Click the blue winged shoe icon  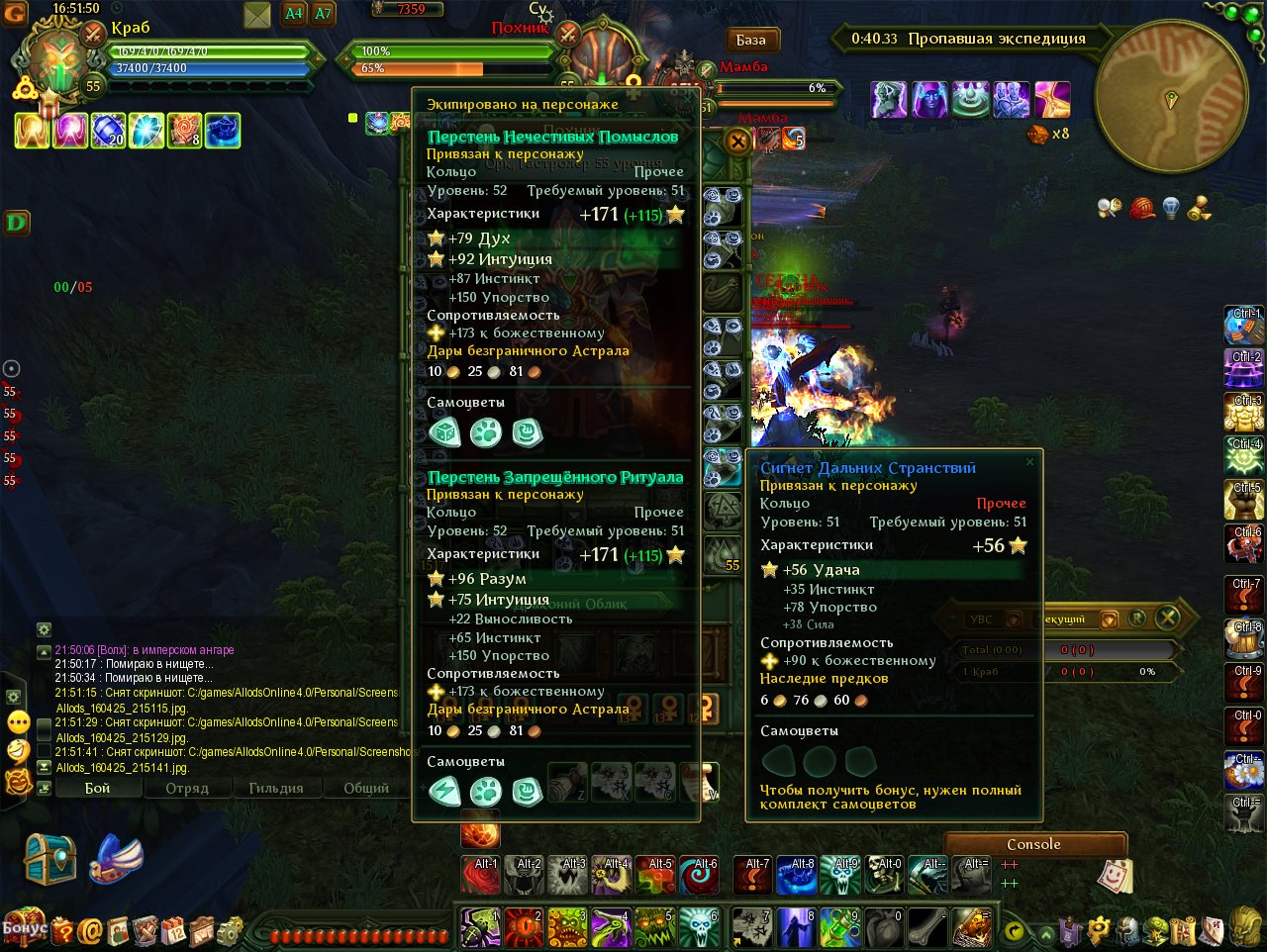(x=116, y=858)
